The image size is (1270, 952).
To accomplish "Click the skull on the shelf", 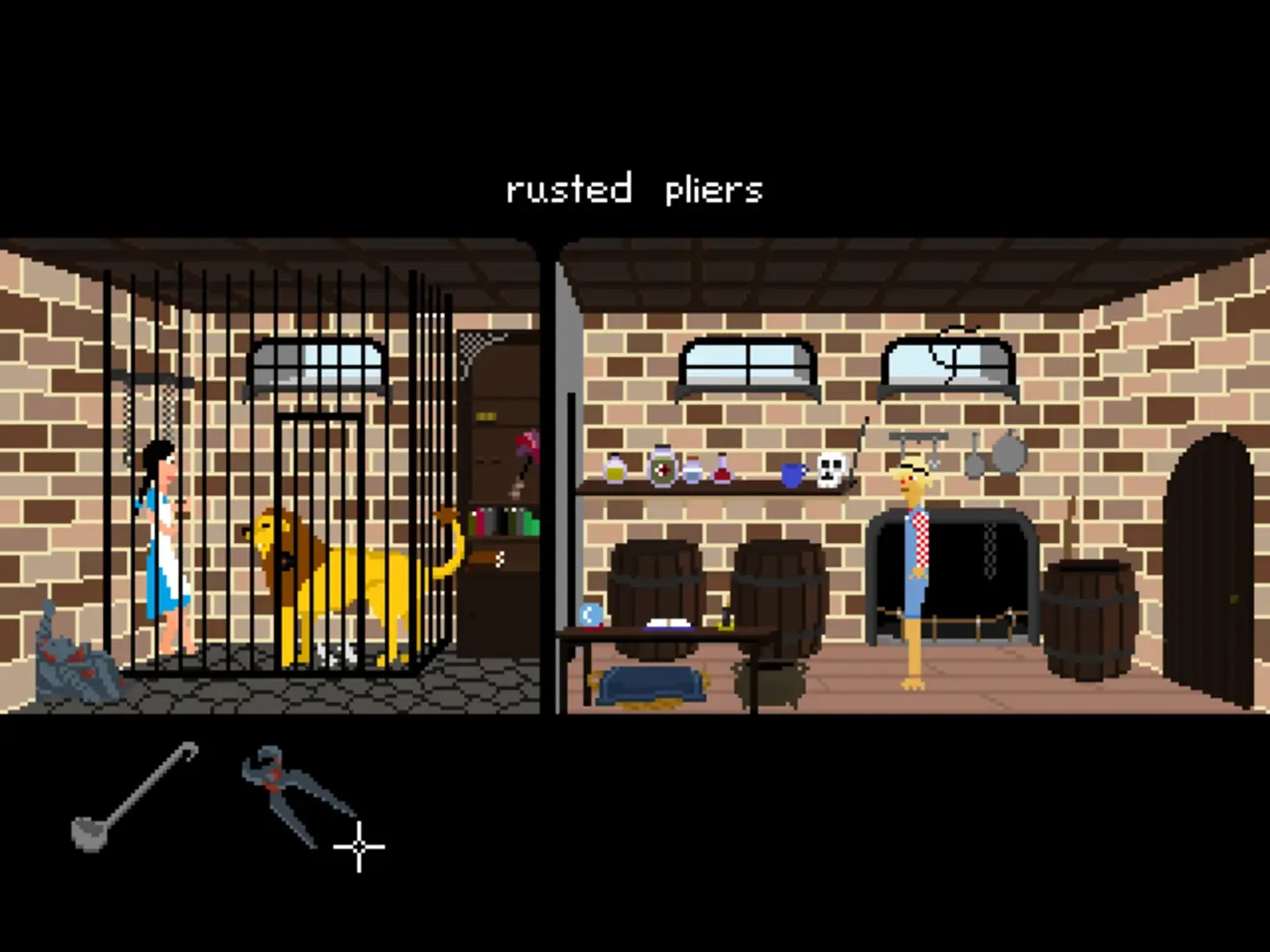I will [830, 472].
